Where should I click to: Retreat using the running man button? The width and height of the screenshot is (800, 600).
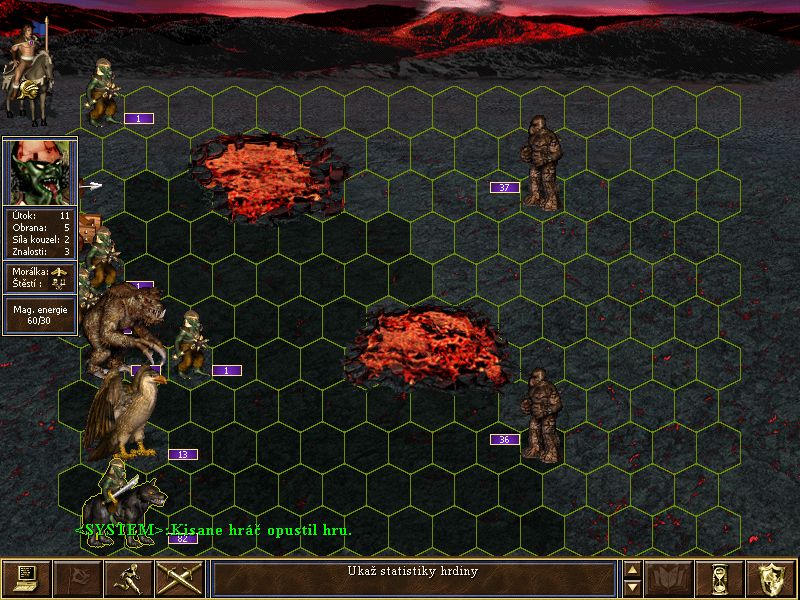click(128, 578)
